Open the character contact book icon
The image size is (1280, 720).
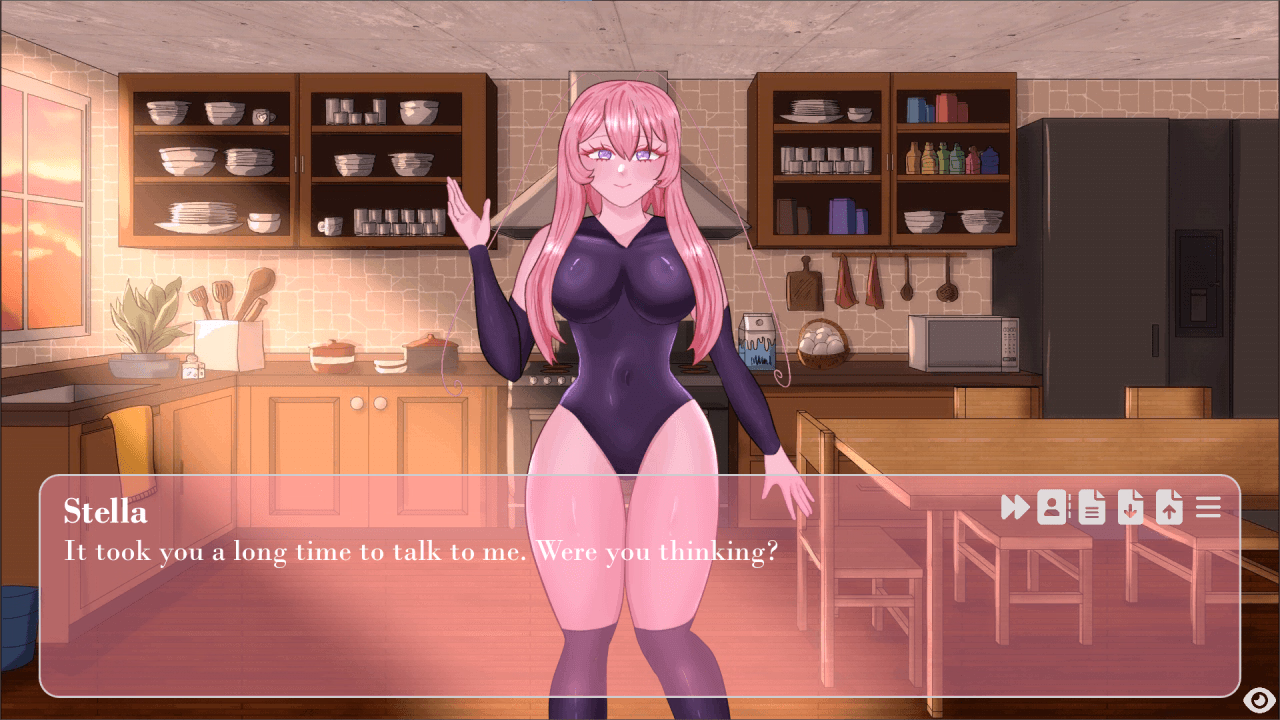(1052, 508)
